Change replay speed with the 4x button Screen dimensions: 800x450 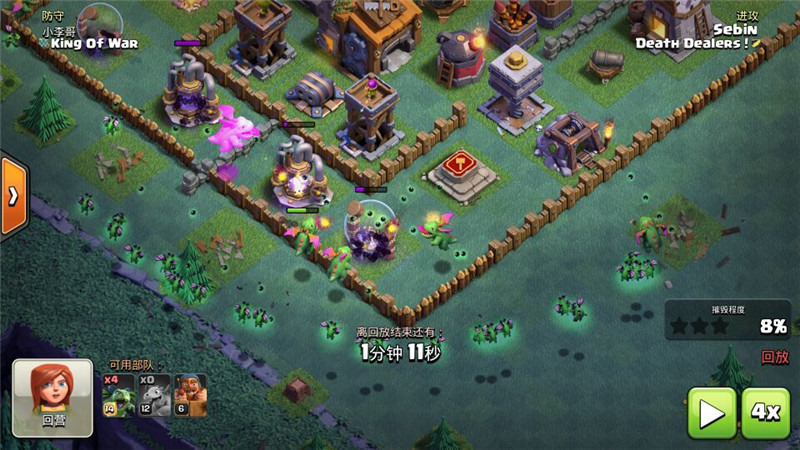(x=765, y=413)
